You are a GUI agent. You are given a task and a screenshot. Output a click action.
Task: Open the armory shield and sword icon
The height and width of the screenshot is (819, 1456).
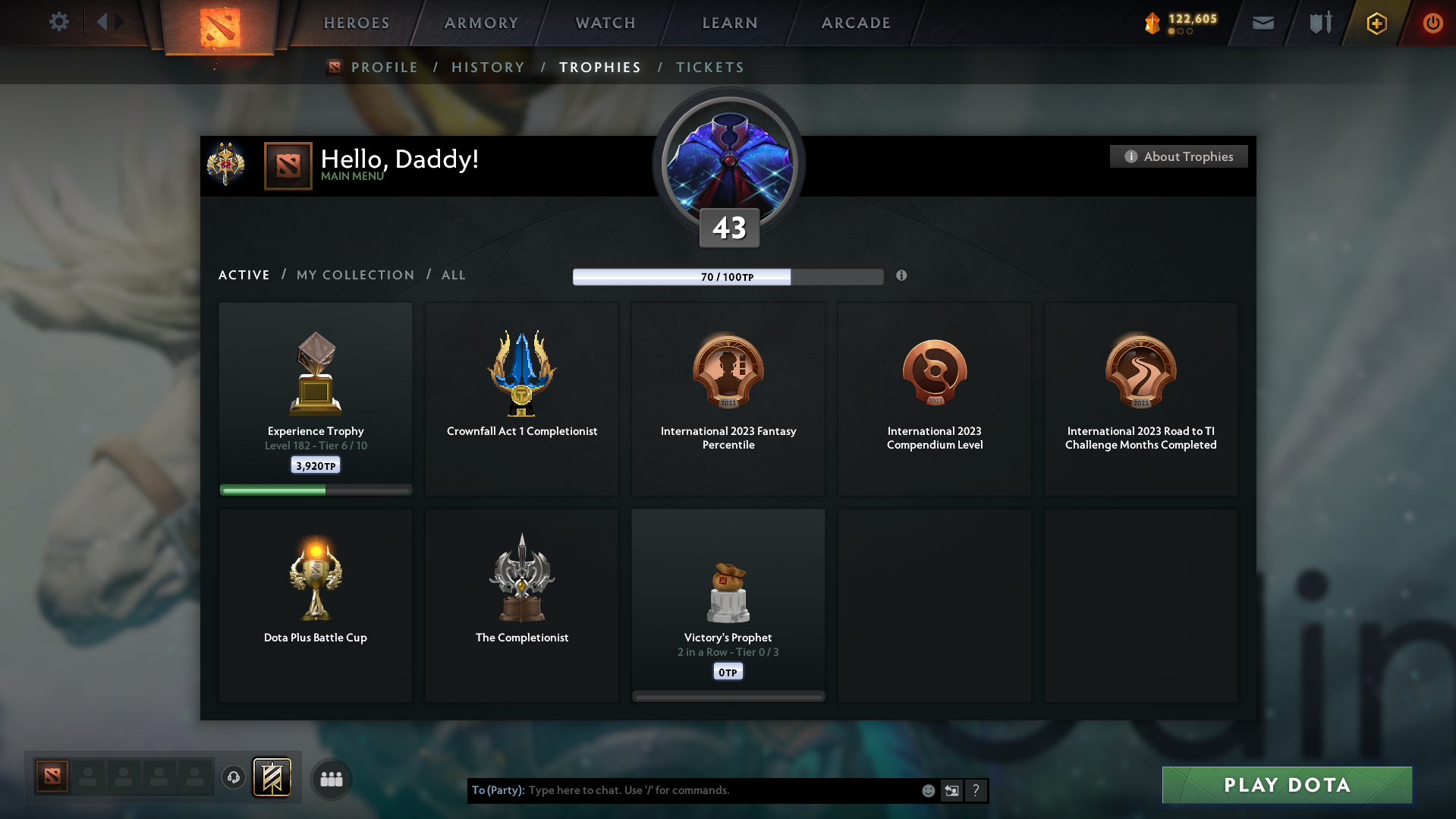(x=1319, y=23)
